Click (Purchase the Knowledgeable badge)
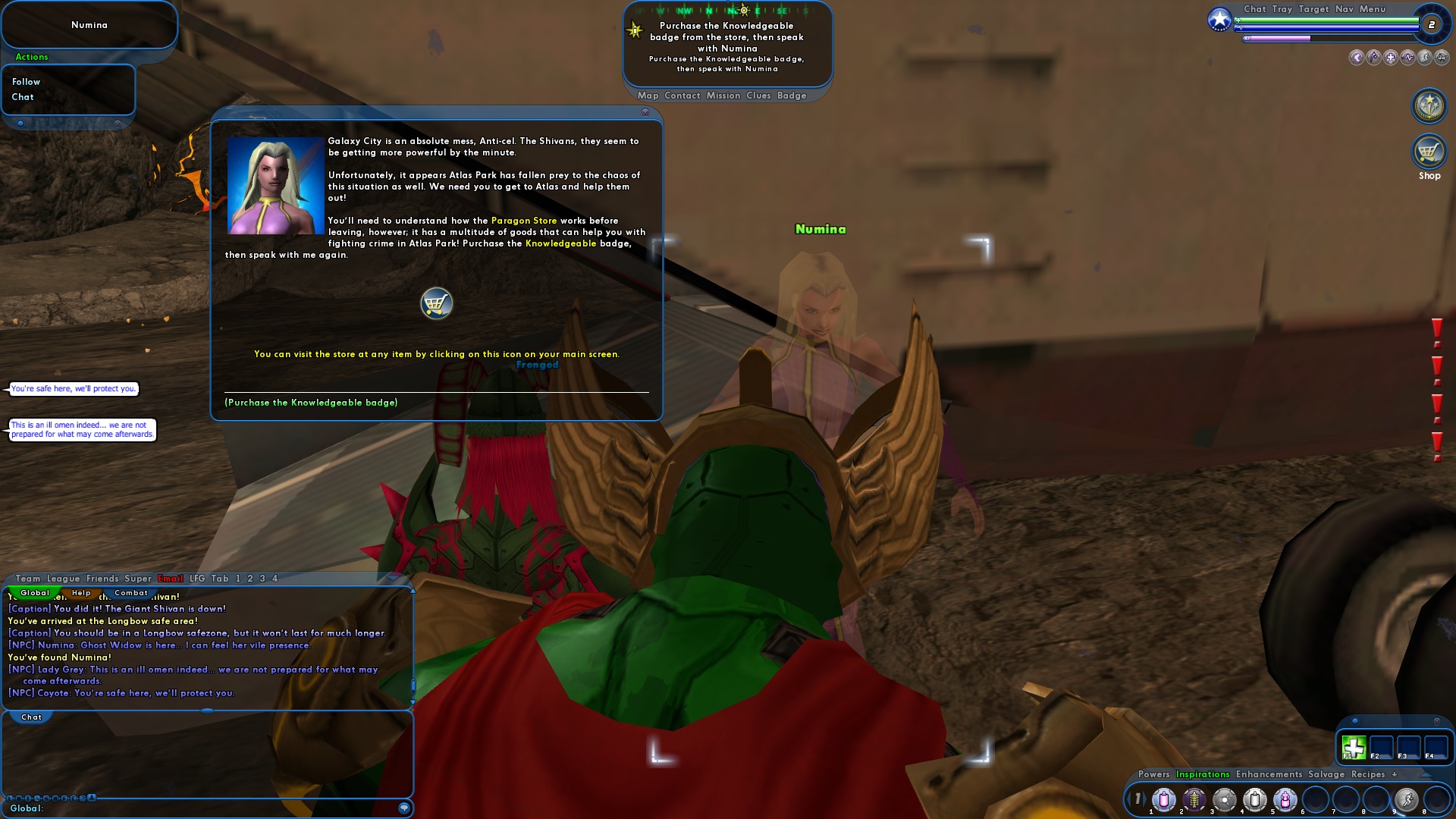 click(311, 403)
